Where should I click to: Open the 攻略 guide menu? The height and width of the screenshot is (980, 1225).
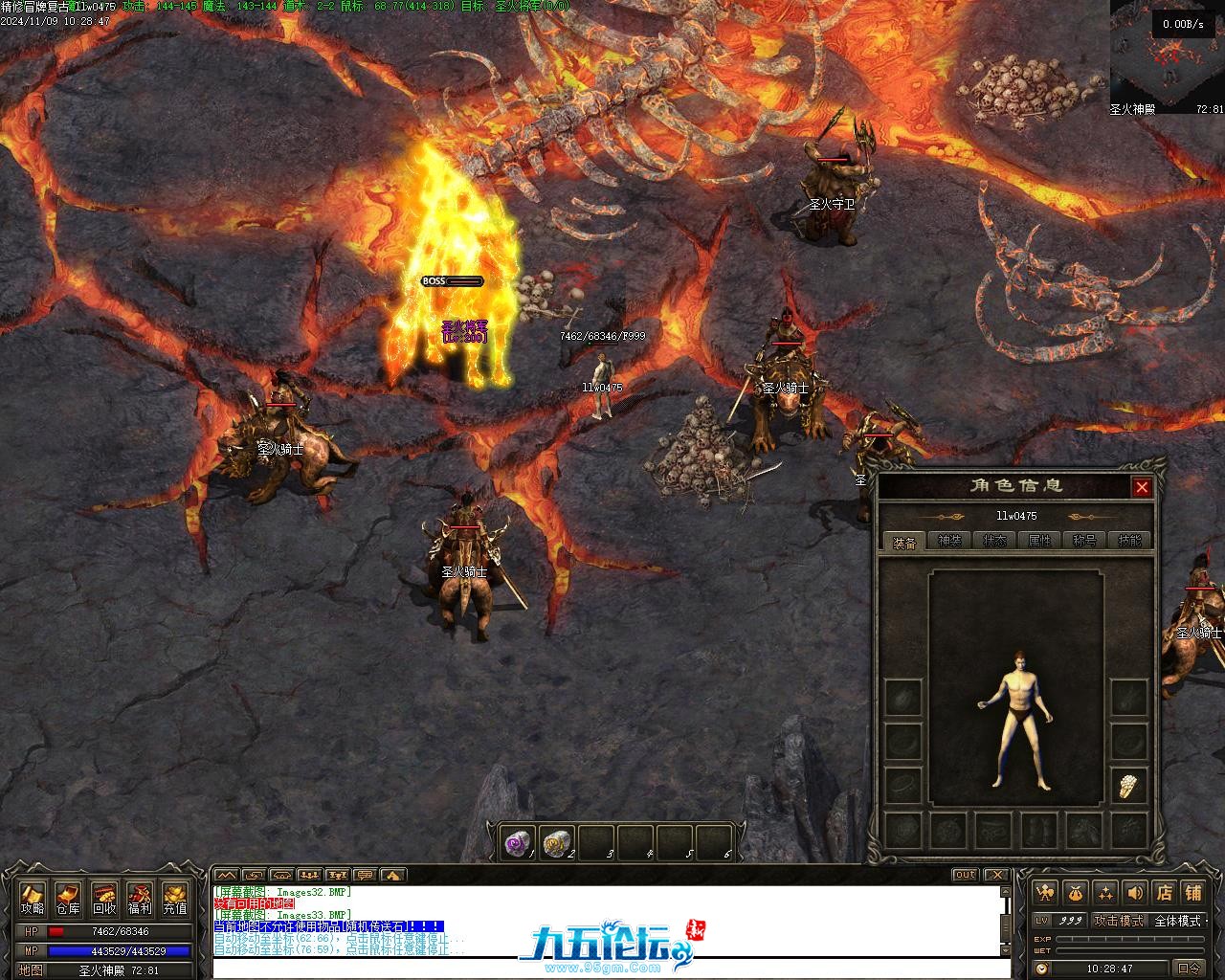coord(33,899)
